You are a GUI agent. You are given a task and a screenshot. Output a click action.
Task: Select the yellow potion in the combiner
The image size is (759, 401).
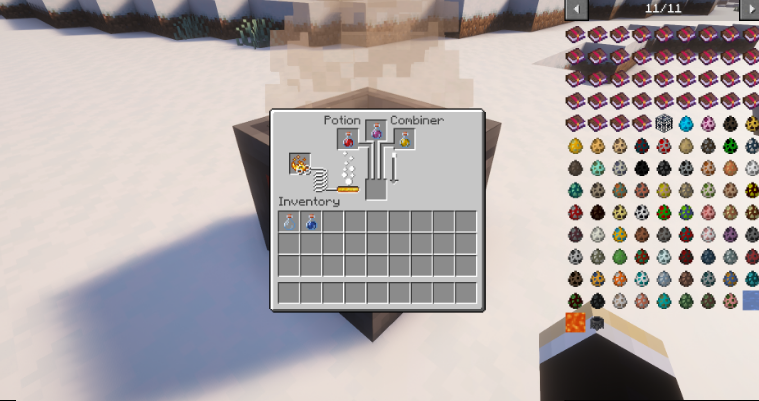point(405,140)
